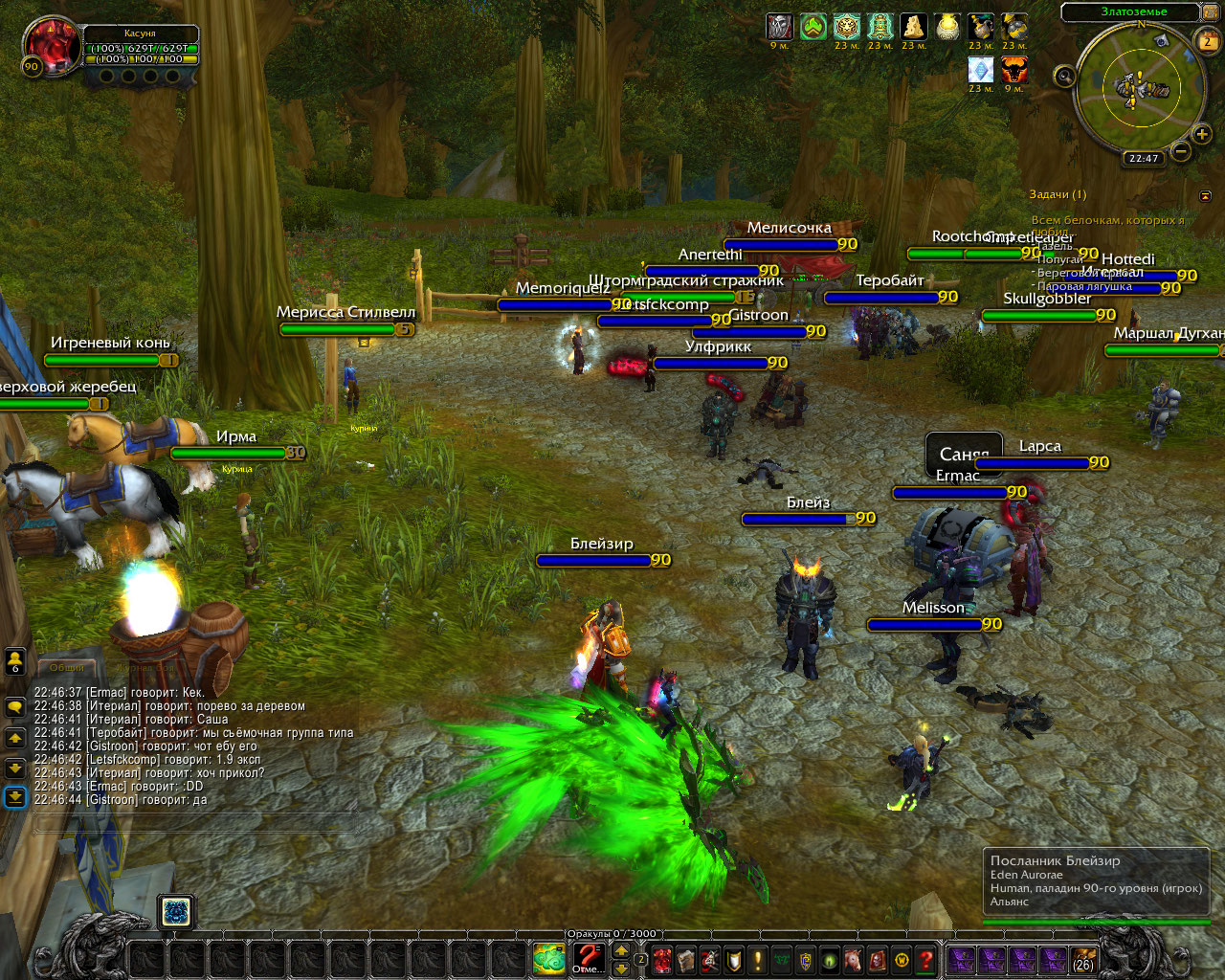The height and width of the screenshot is (980, 1225).
Task: Activate the green swirl action bar ability
Action: click(549, 958)
